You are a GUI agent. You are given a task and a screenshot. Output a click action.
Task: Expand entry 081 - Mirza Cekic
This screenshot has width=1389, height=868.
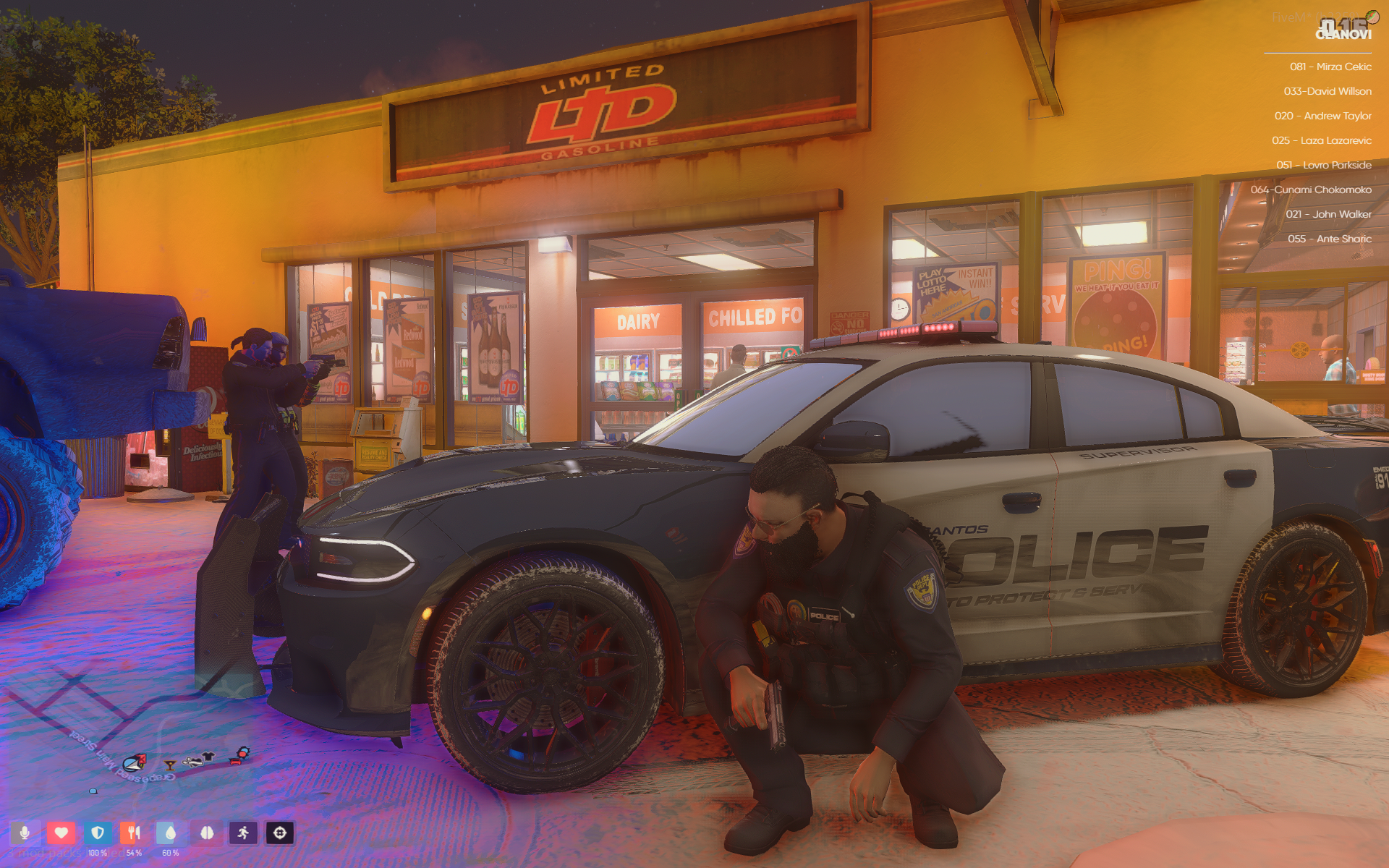tap(1330, 67)
